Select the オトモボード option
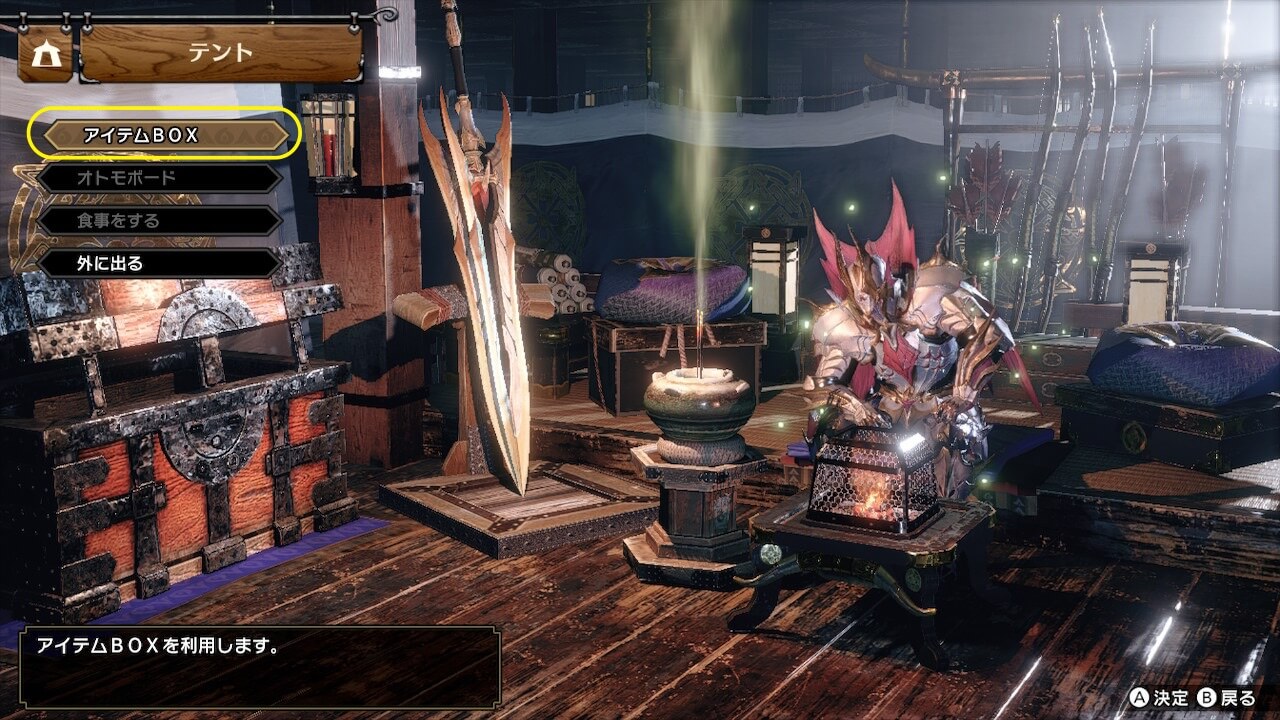 [x=160, y=178]
